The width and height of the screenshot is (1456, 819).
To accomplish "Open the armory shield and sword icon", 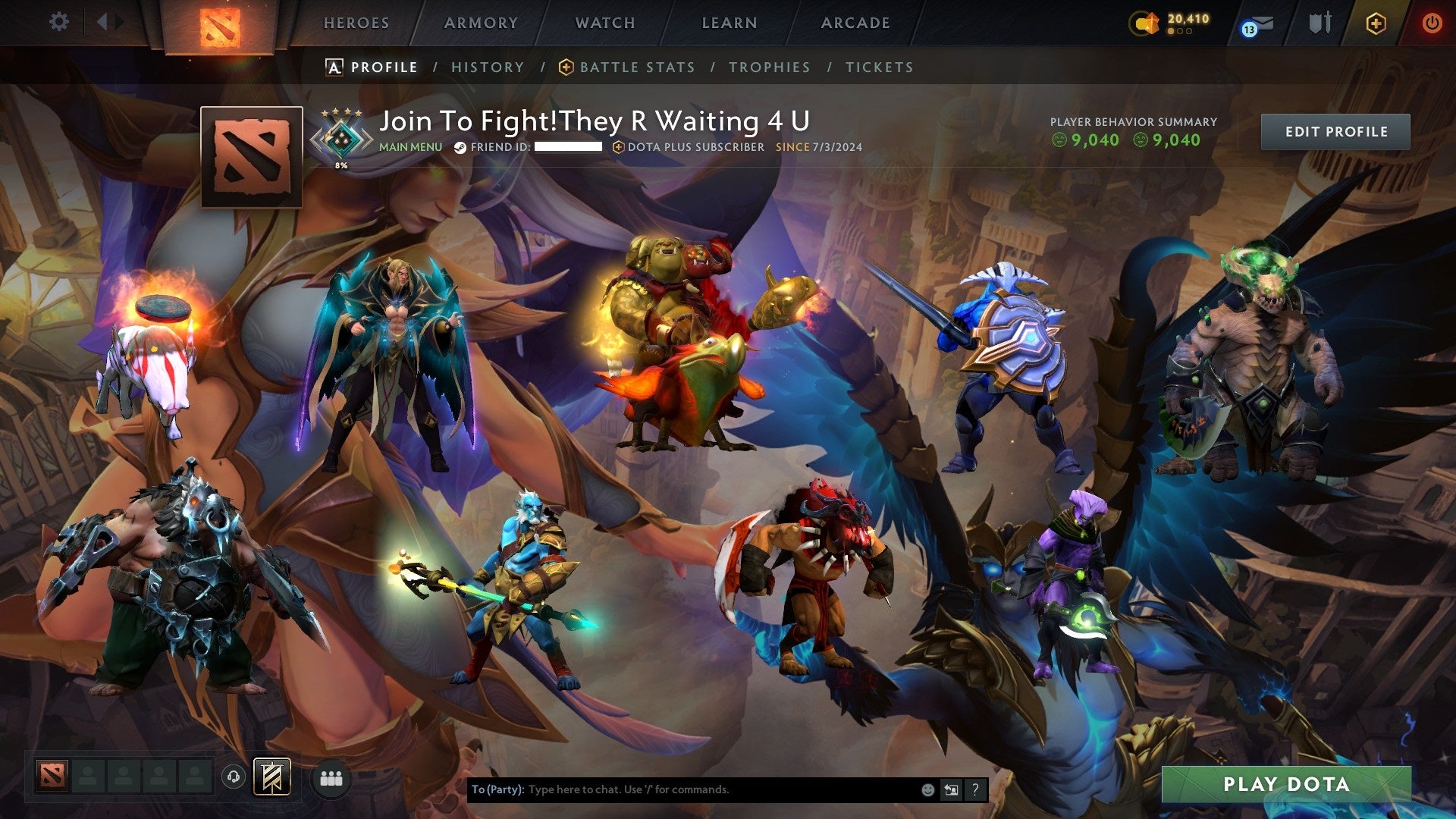I will click(x=1319, y=22).
